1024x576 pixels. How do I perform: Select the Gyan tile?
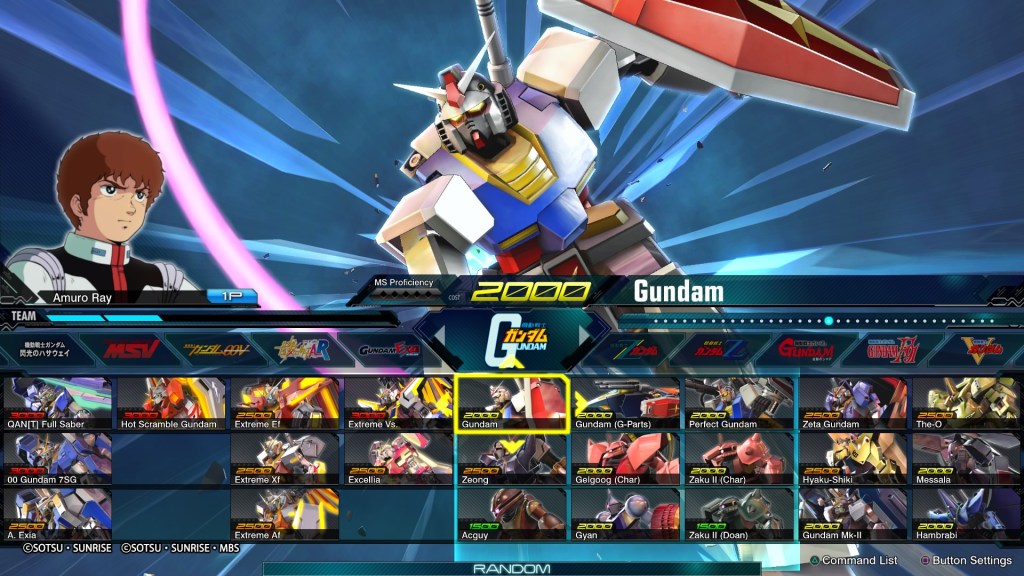[626, 514]
